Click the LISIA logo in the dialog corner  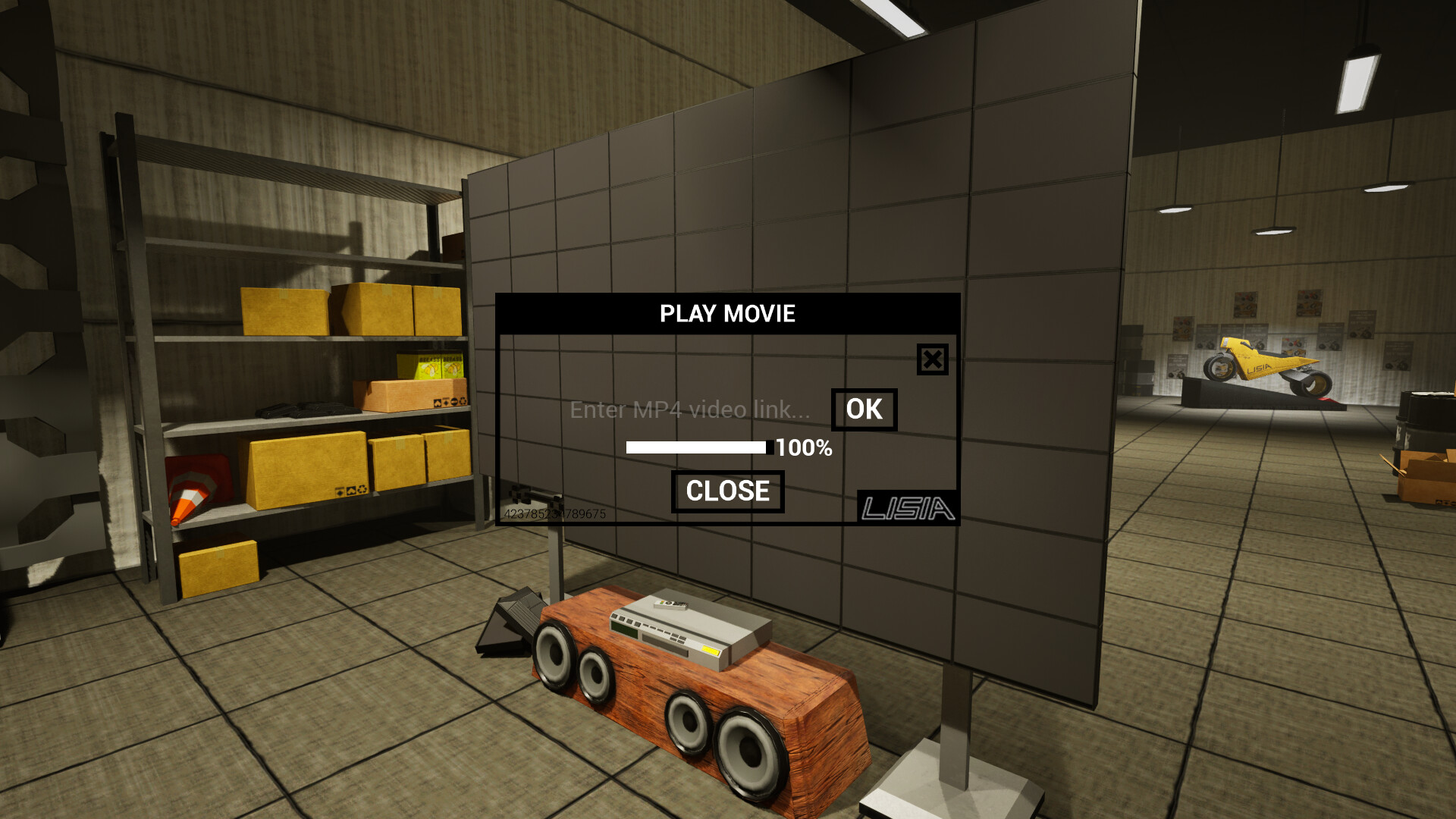(x=907, y=507)
